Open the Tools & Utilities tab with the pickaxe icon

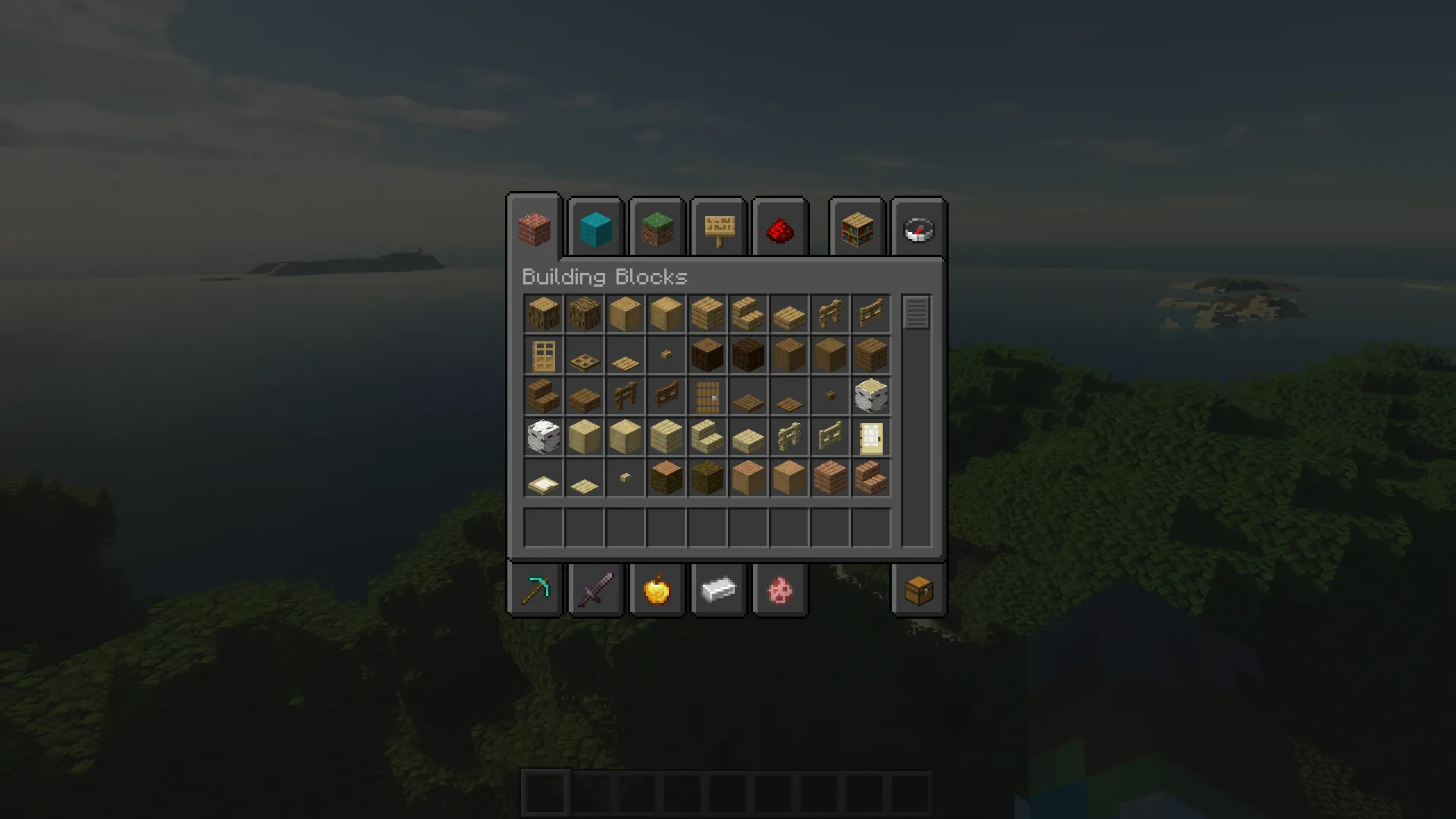click(x=535, y=590)
